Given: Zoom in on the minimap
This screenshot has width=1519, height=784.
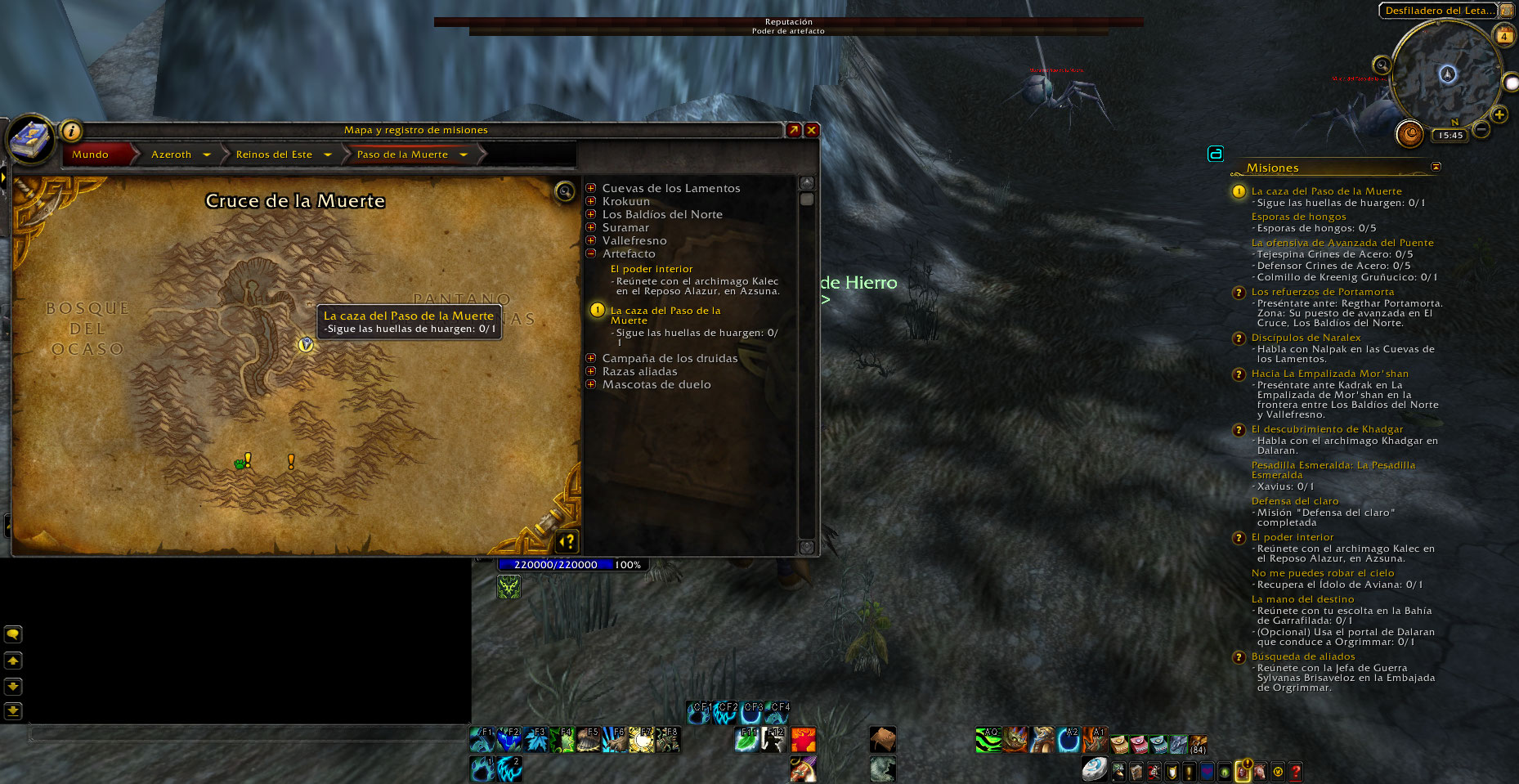Looking at the screenshot, I should [1499, 114].
